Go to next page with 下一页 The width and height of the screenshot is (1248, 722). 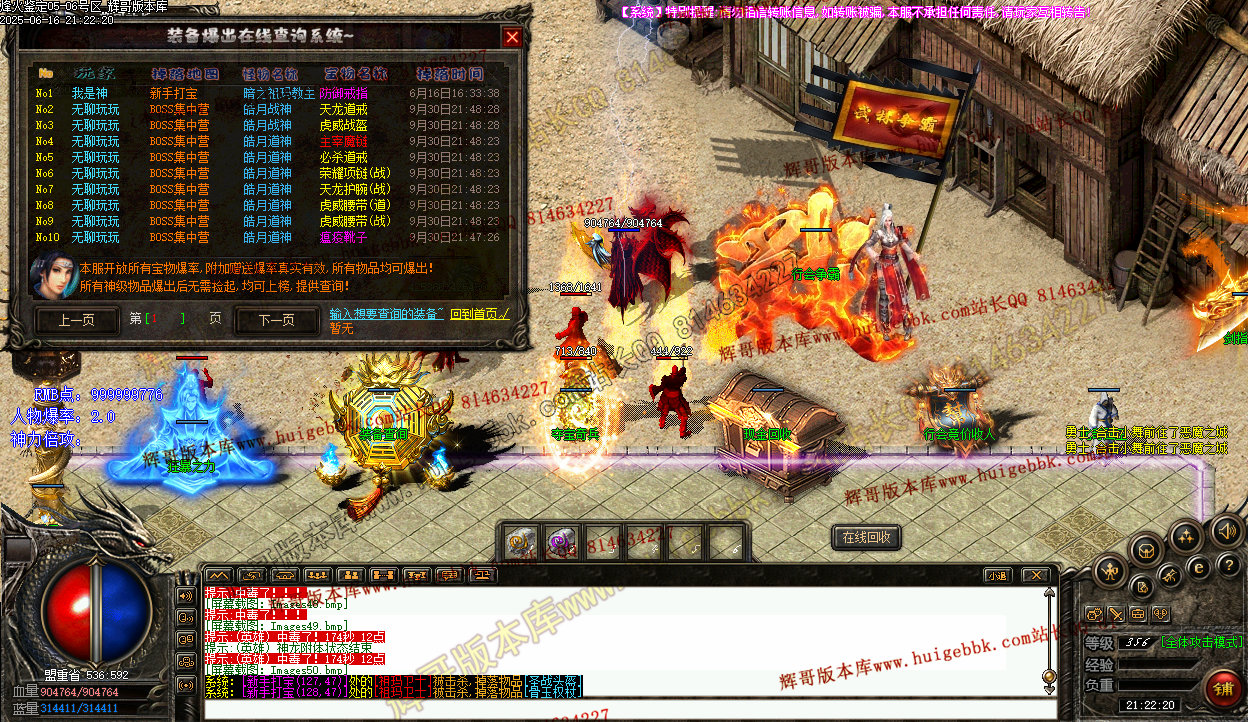pos(276,321)
